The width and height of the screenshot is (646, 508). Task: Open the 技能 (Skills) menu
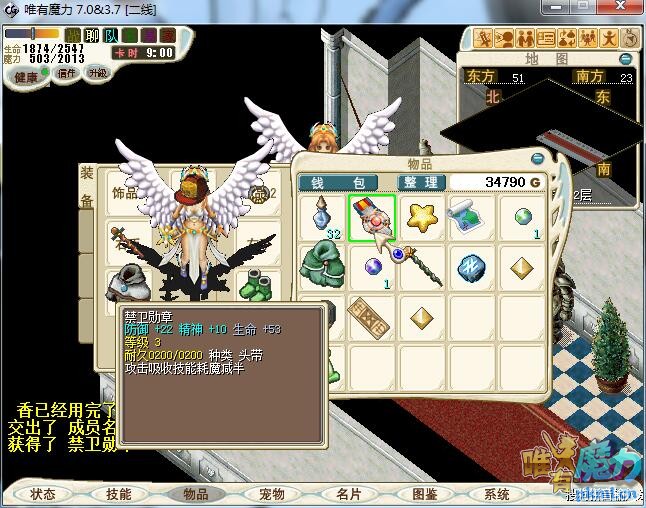pyautogui.click(x=119, y=494)
